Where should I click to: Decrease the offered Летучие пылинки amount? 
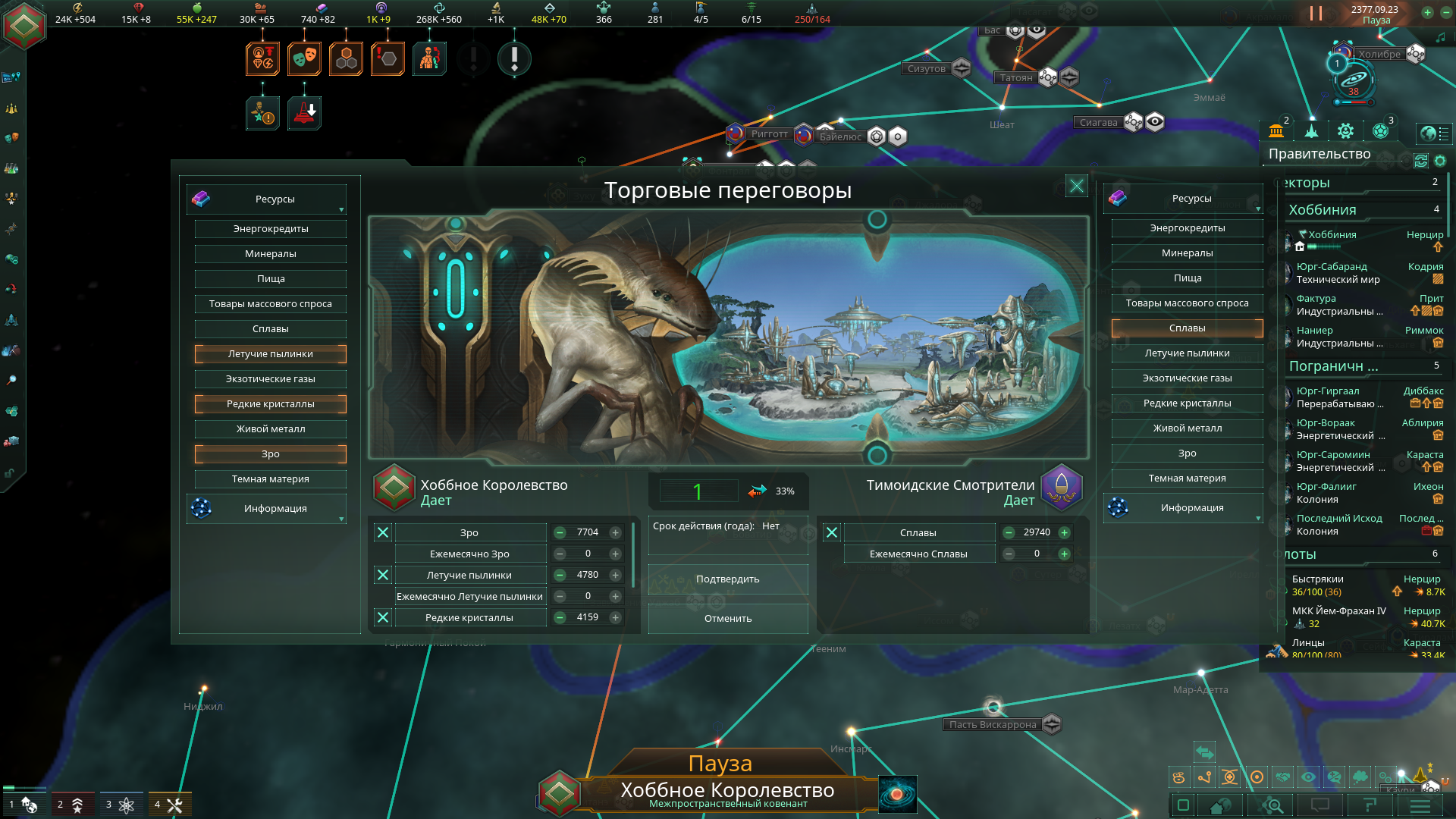(560, 576)
